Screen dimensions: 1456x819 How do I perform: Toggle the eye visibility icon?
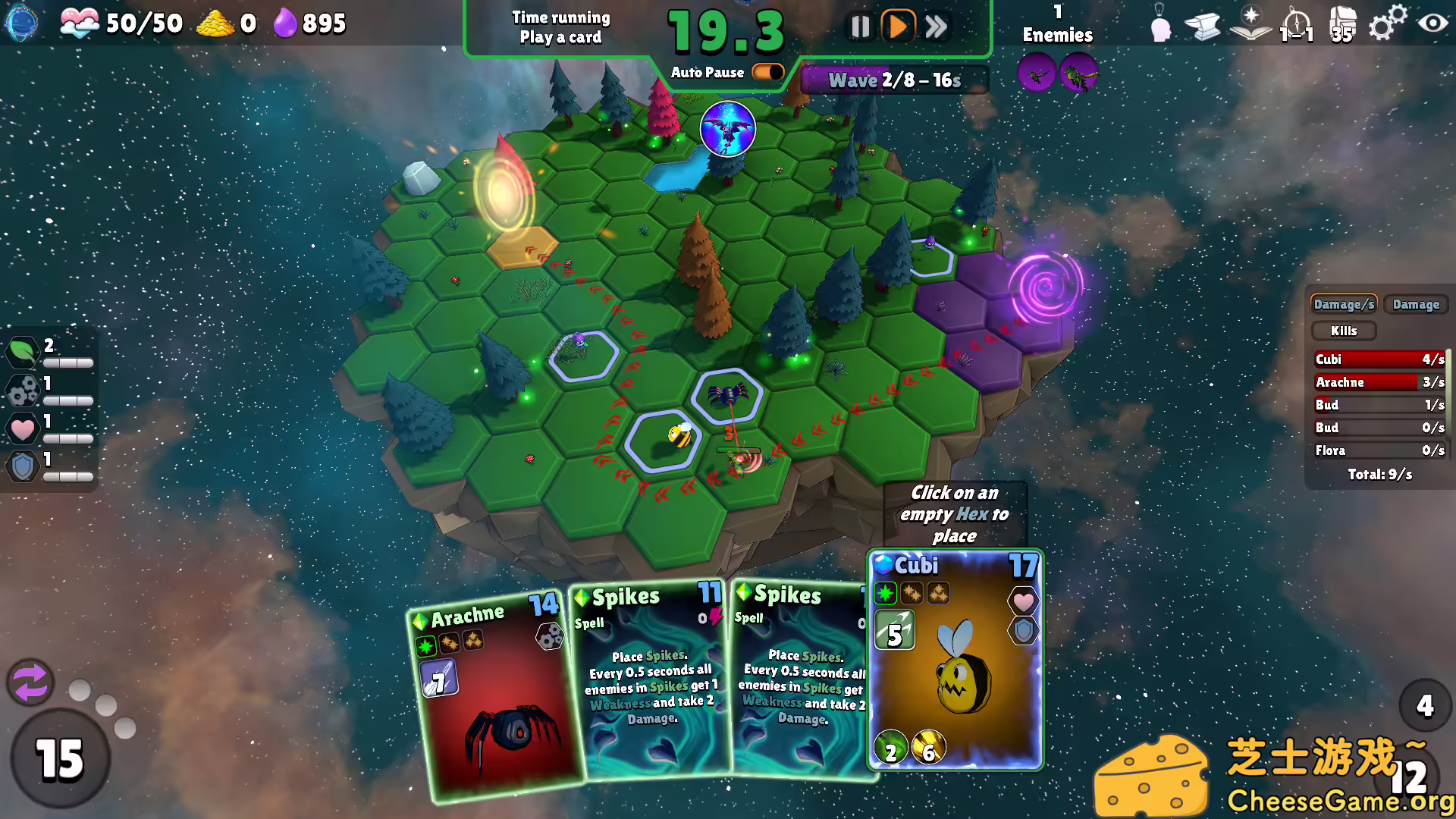click(x=1432, y=24)
